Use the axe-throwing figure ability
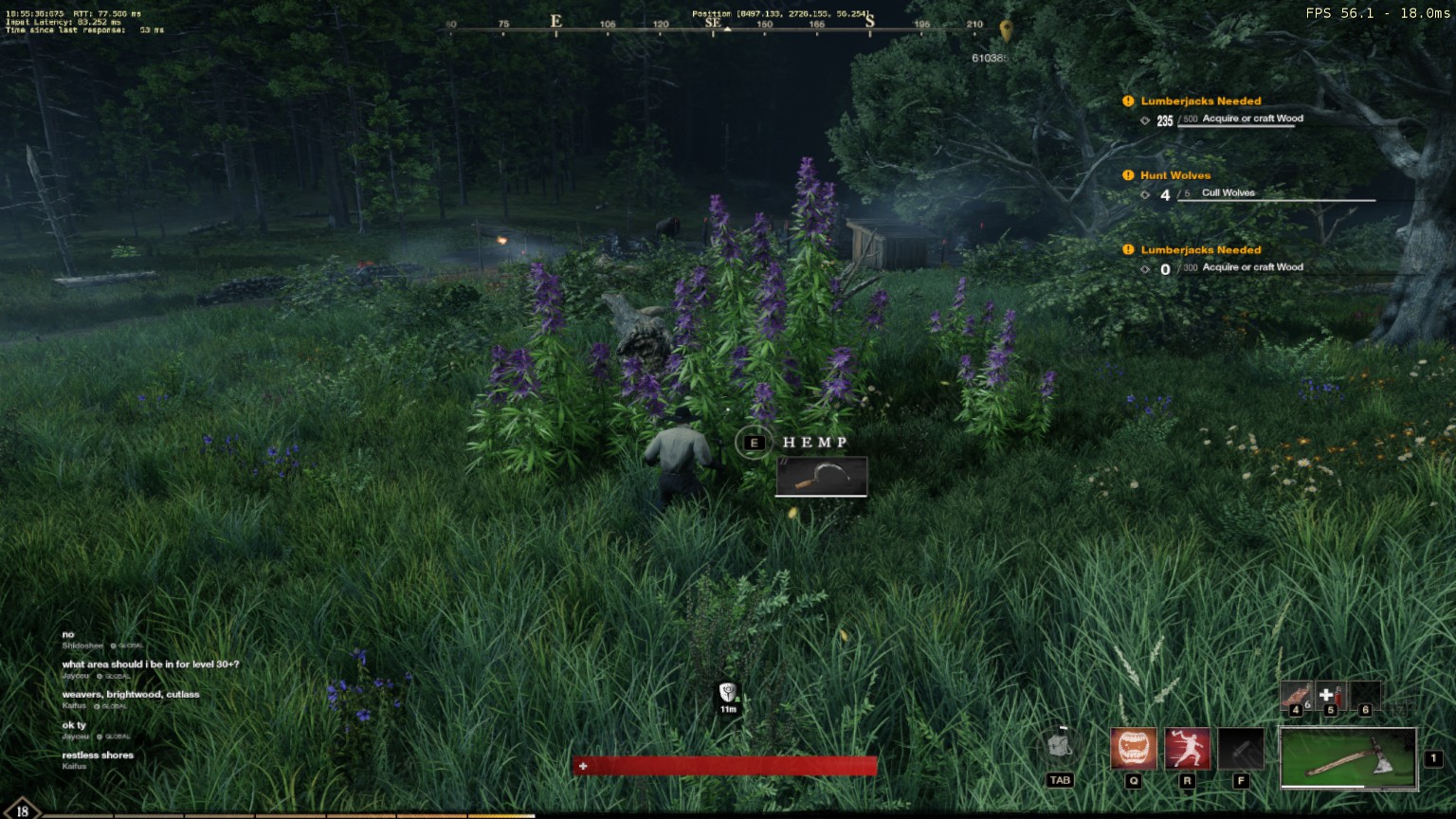Image resolution: width=1456 pixels, height=819 pixels. coord(1187,750)
